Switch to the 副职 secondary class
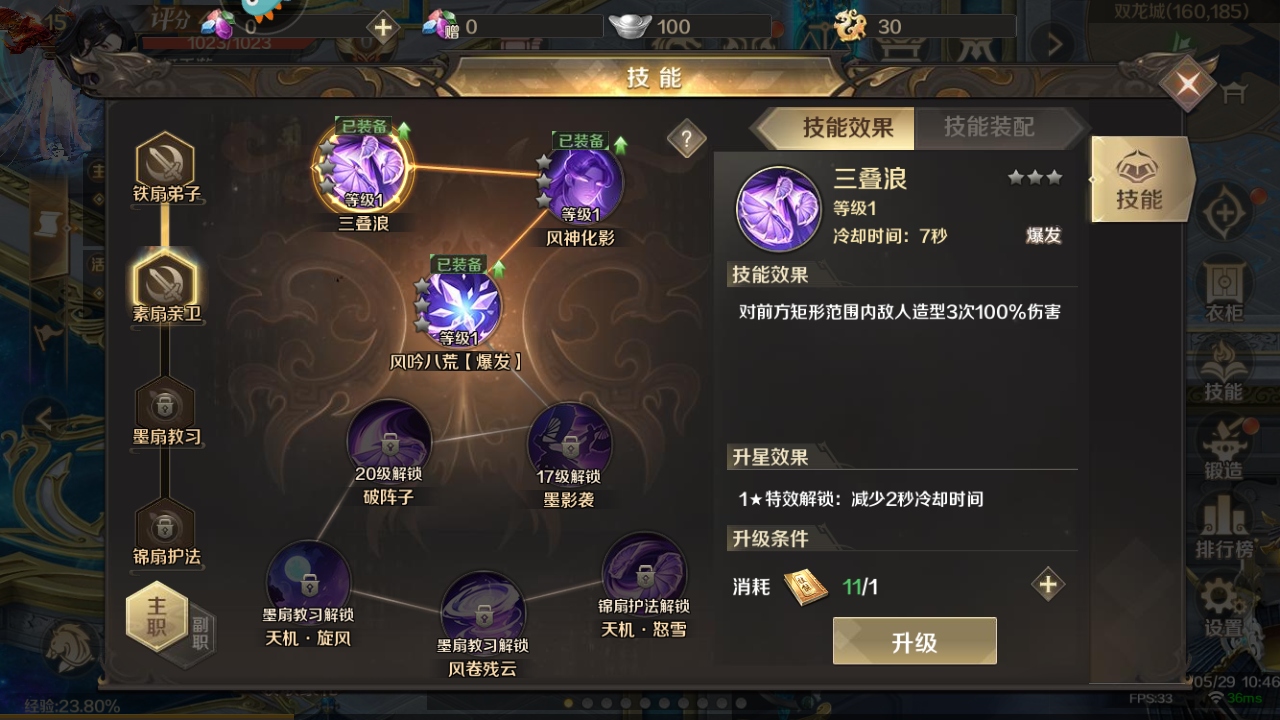 [200, 632]
